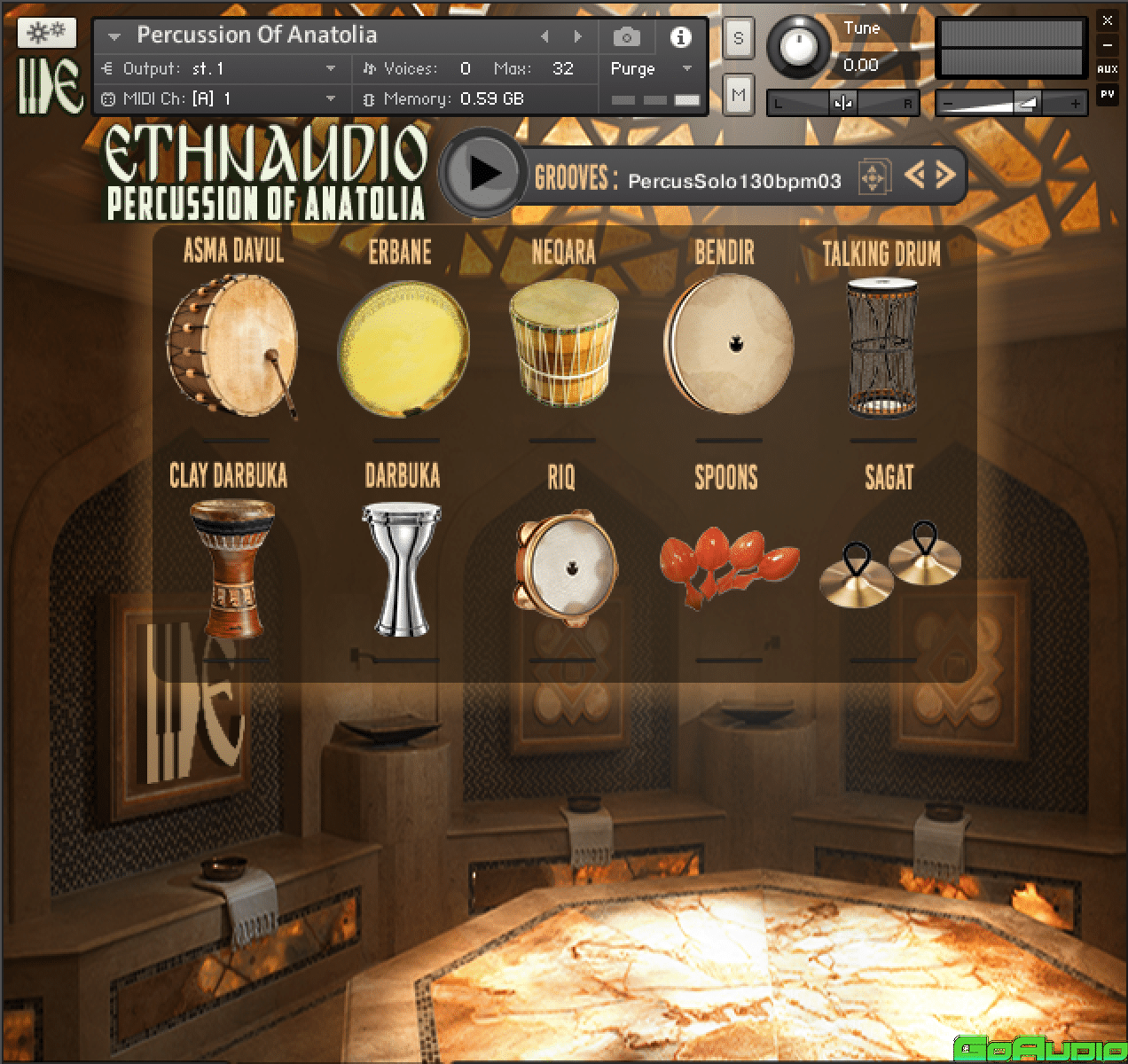Go to the next groove
1128x1064 pixels.
945,175
